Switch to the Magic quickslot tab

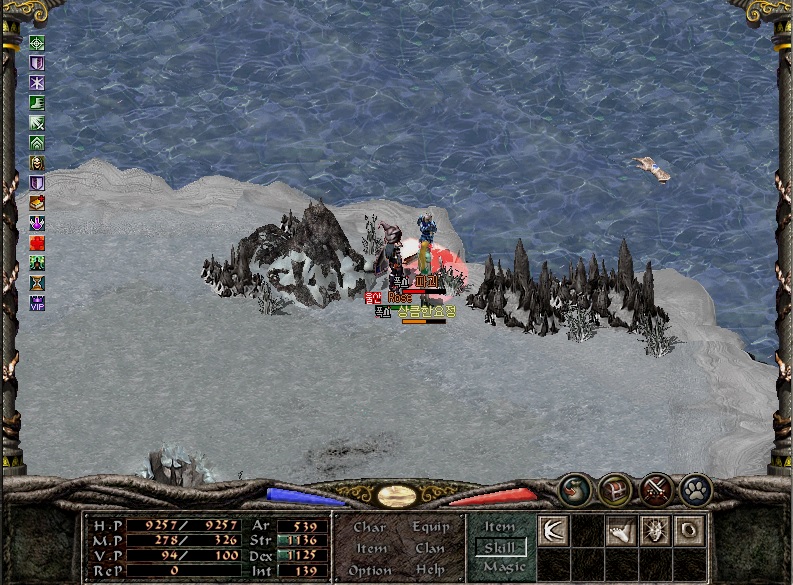tap(503, 567)
